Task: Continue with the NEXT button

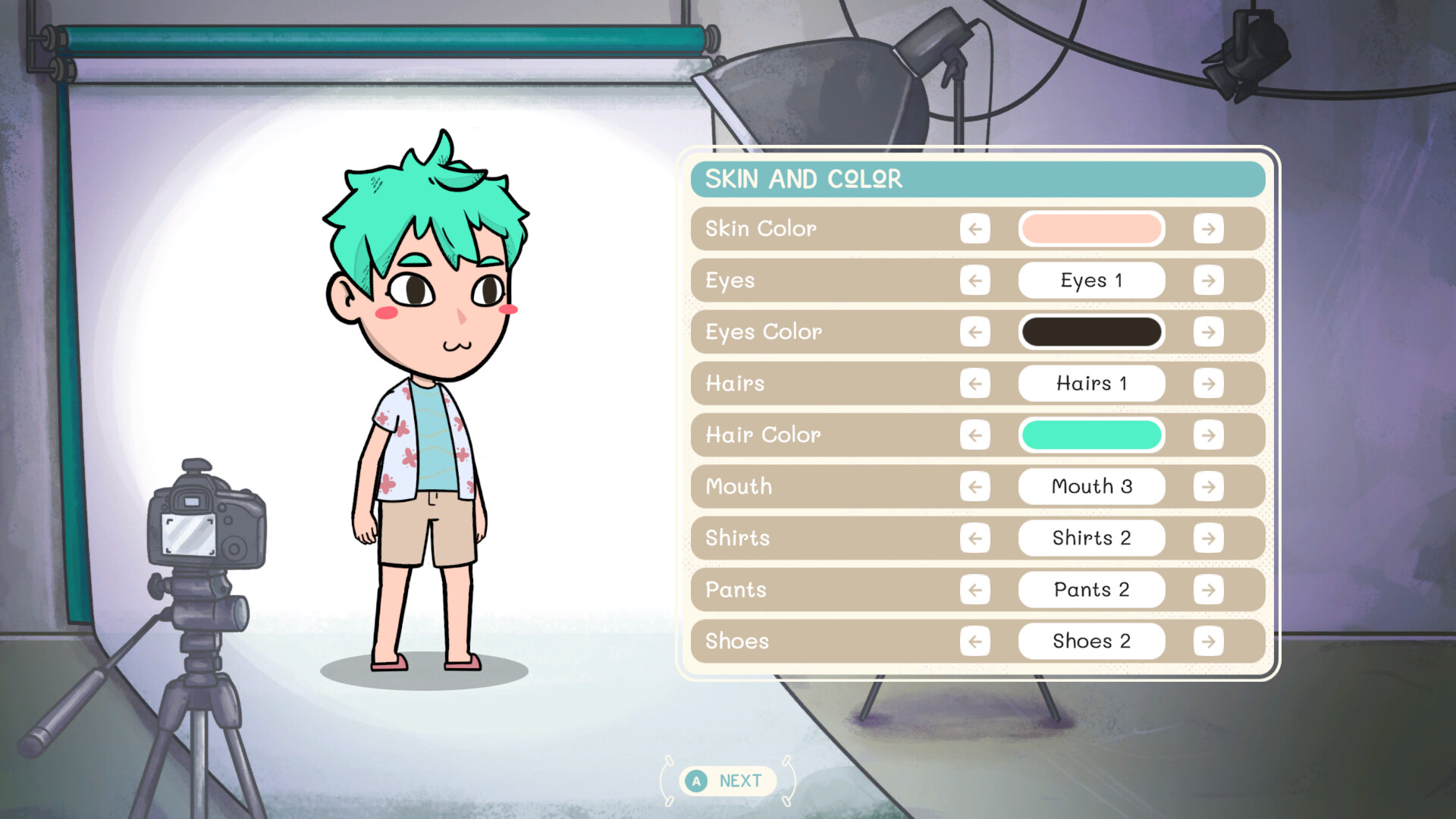Action: (728, 780)
